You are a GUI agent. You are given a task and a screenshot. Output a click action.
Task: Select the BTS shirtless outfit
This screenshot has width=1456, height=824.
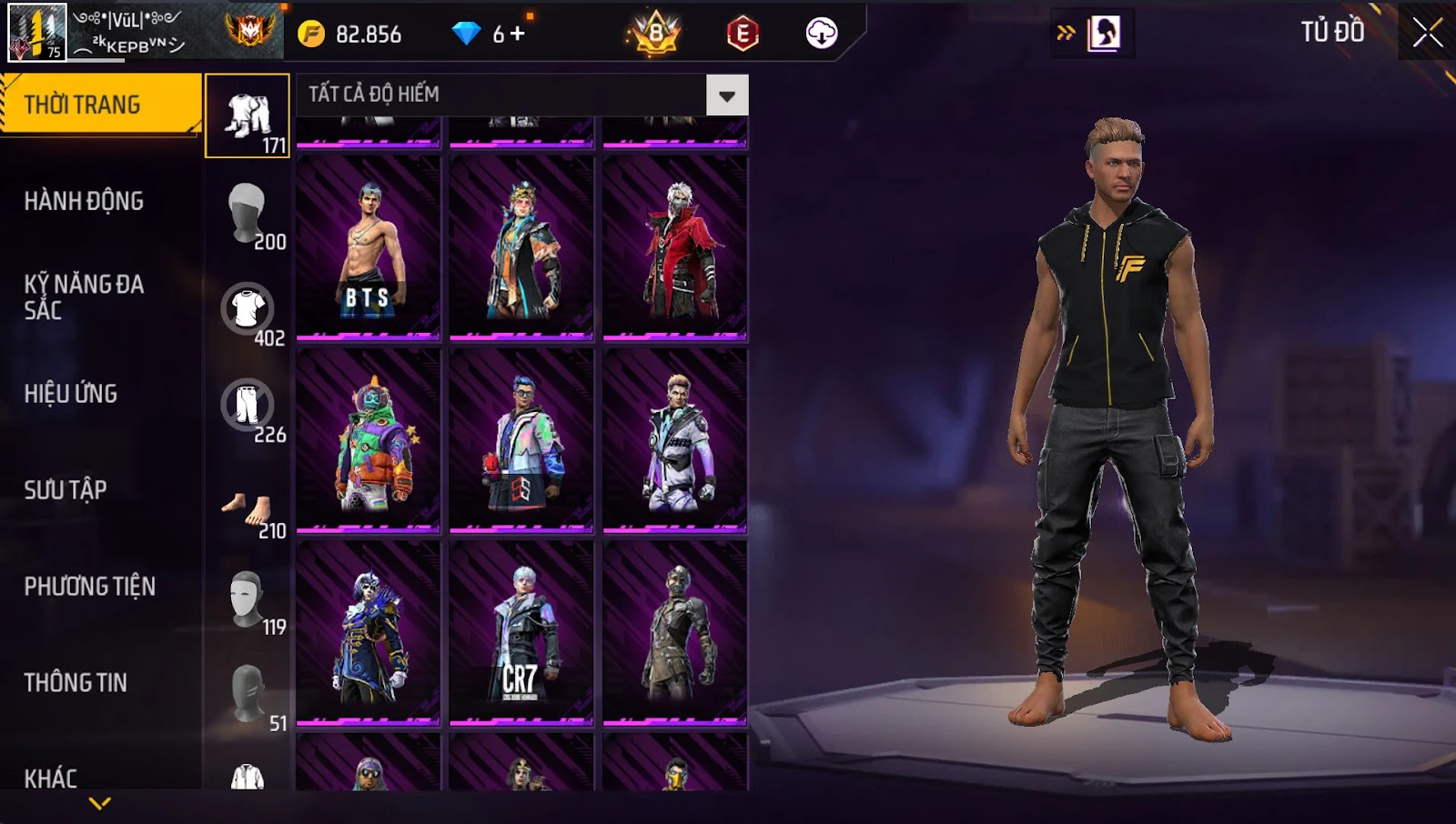[x=369, y=248]
